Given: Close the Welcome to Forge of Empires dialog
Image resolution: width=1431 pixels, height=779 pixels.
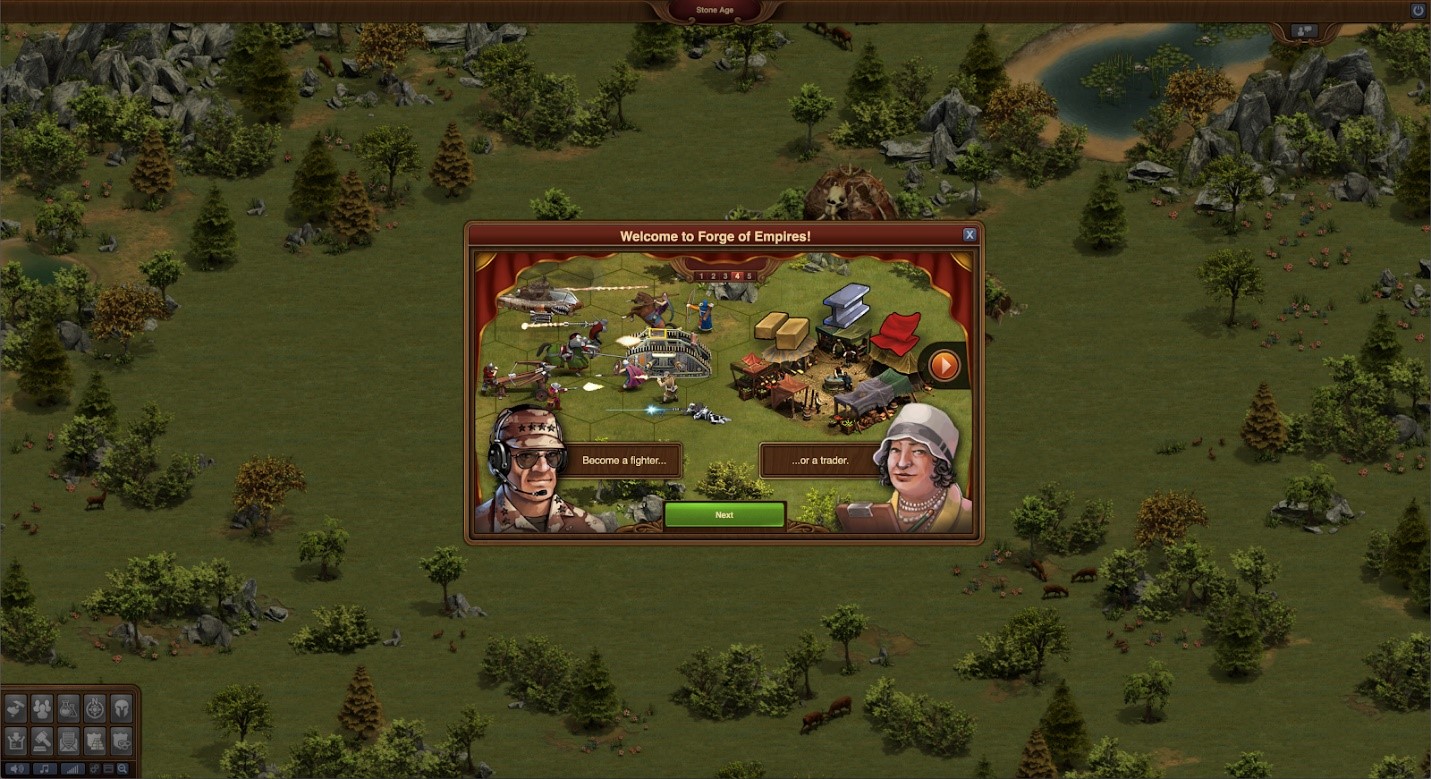Looking at the screenshot, I should (969, 235).
